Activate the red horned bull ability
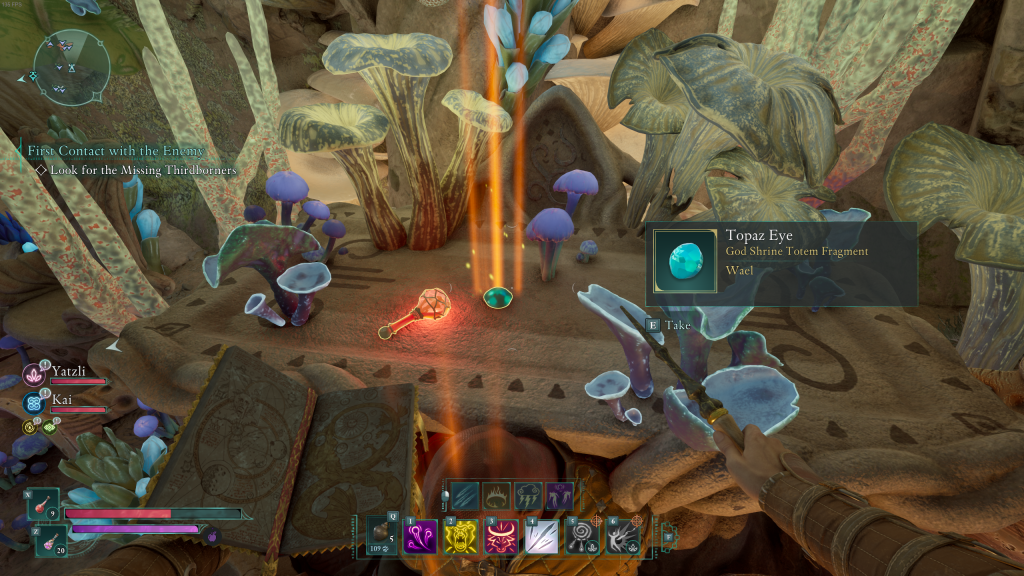Image resolution: width=1024 pixels, height=576 pixels. [x=498, y=536]
